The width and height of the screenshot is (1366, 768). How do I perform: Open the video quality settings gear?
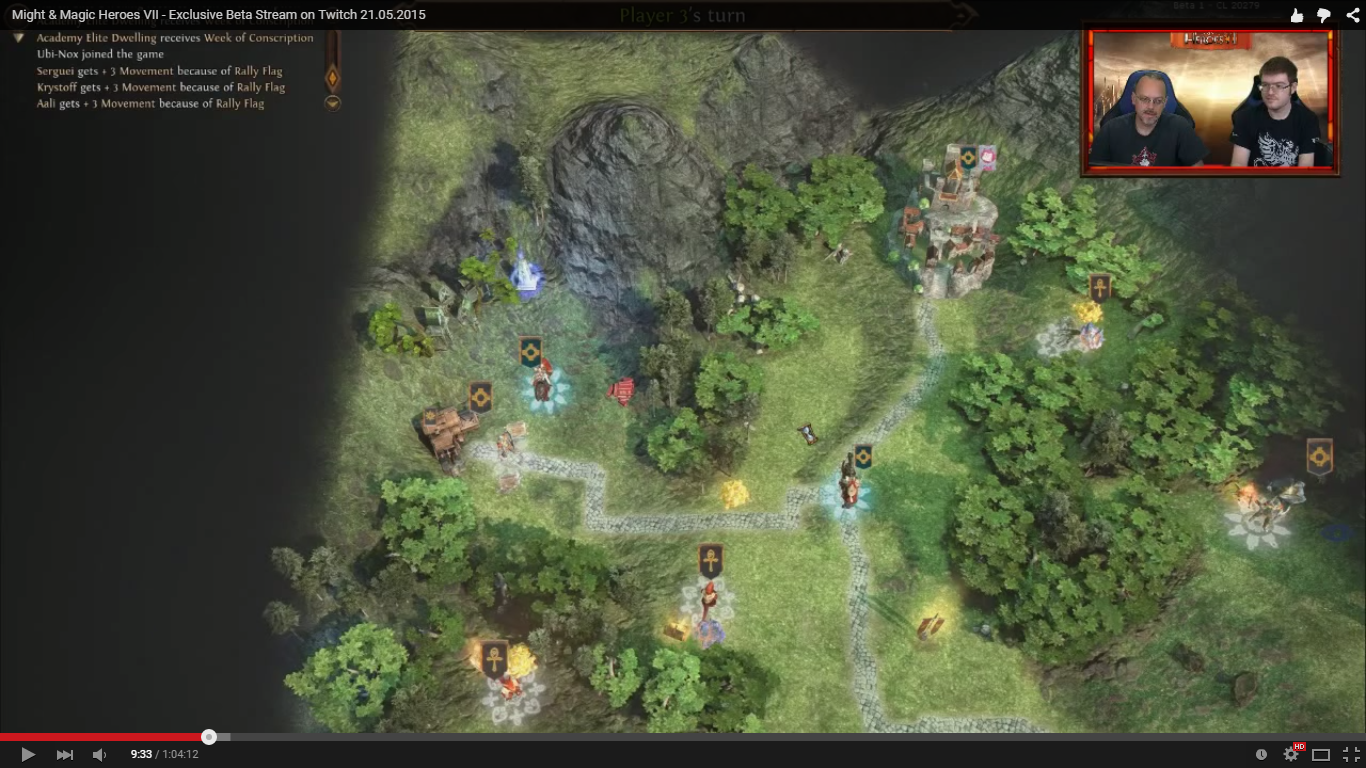(1291, 754)
